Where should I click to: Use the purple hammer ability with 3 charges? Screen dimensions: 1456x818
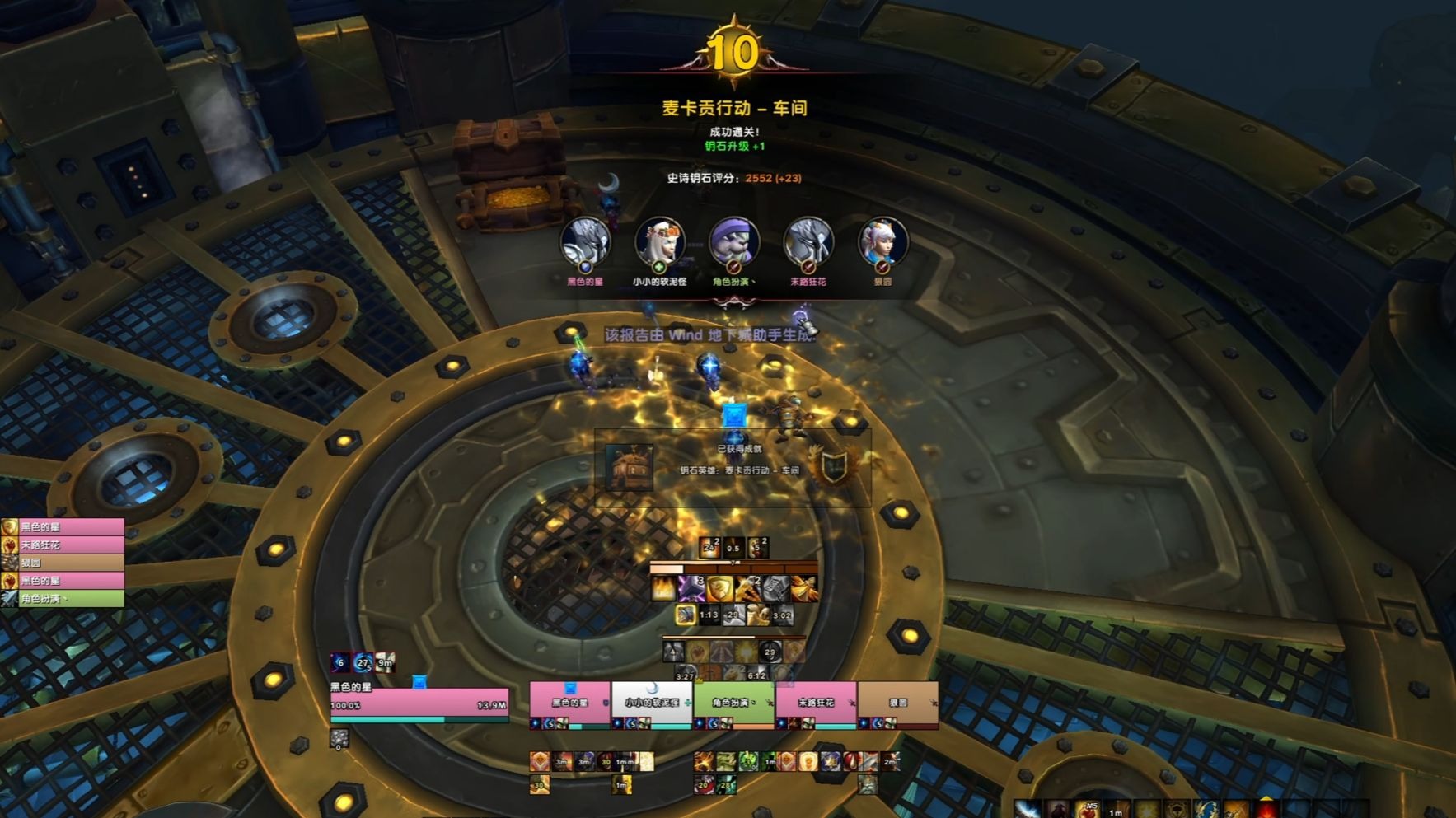[691, 588]
